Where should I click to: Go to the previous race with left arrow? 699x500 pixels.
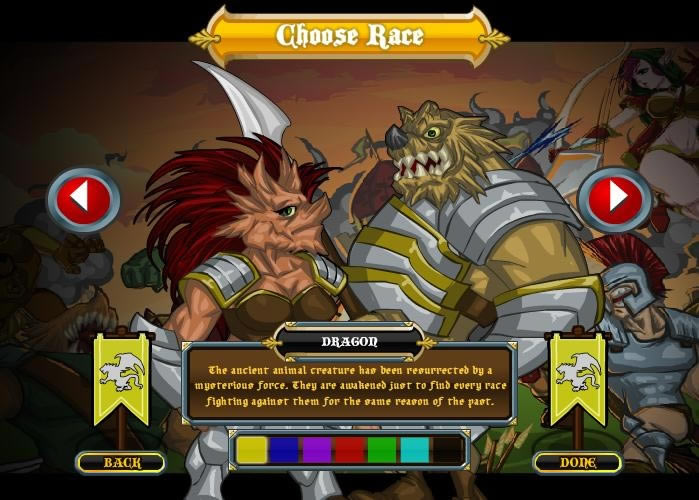click(x=83, y=200)
